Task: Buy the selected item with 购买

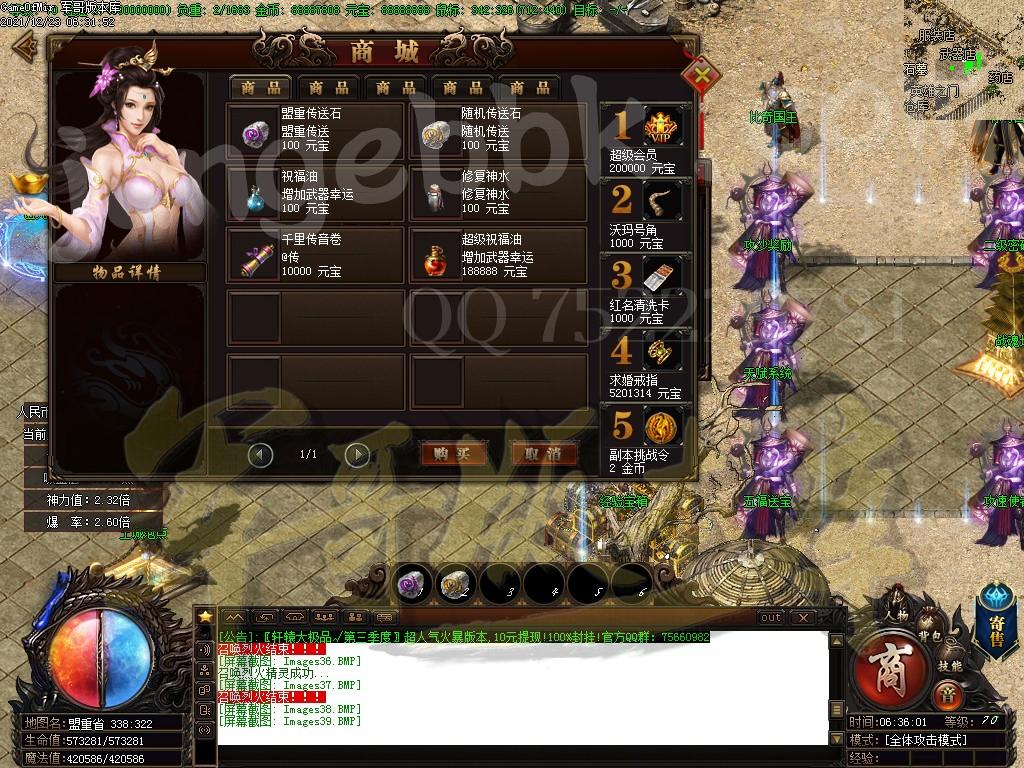Action: click(453, 454)
